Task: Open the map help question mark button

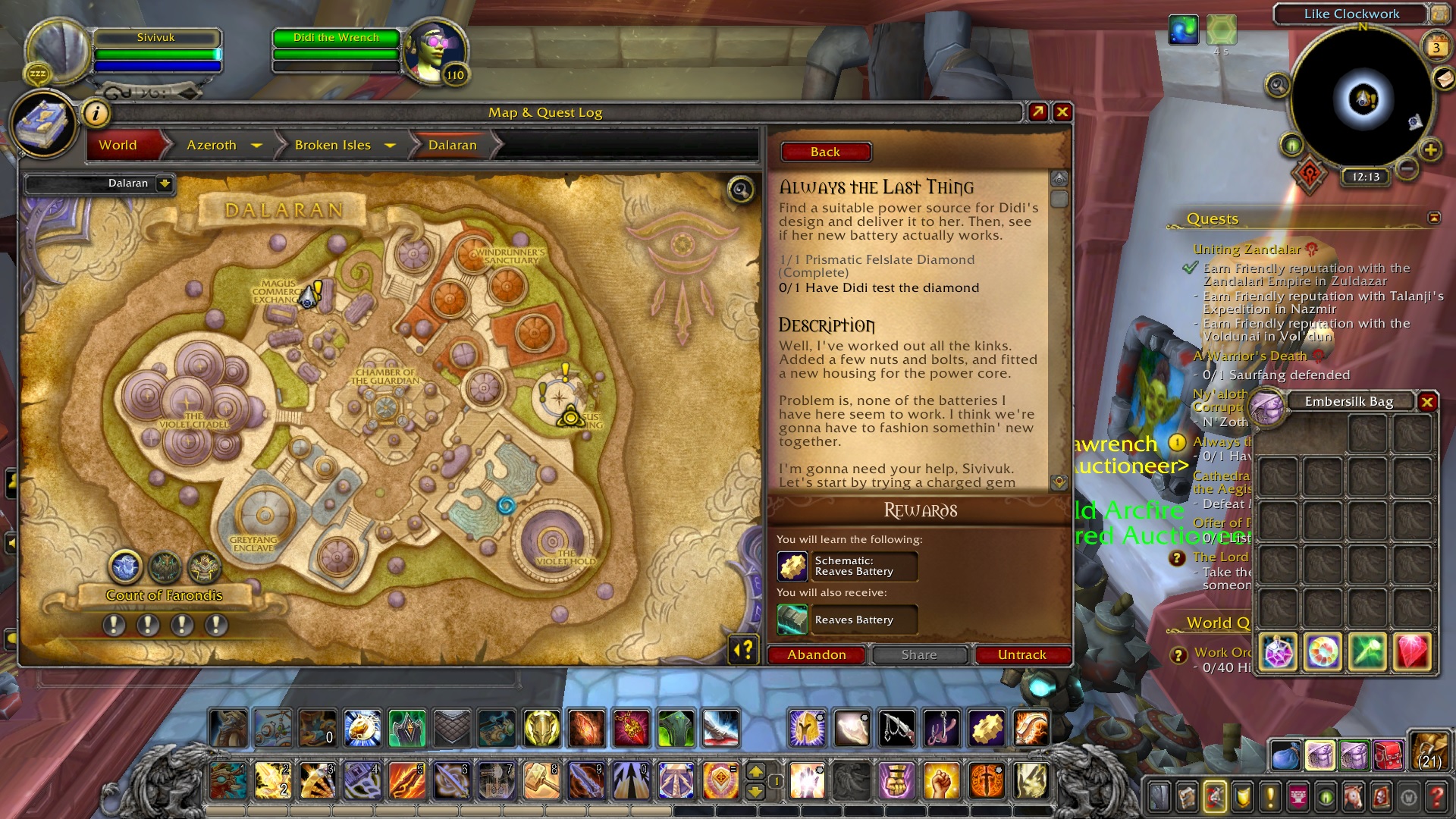Action: (744, 649)
